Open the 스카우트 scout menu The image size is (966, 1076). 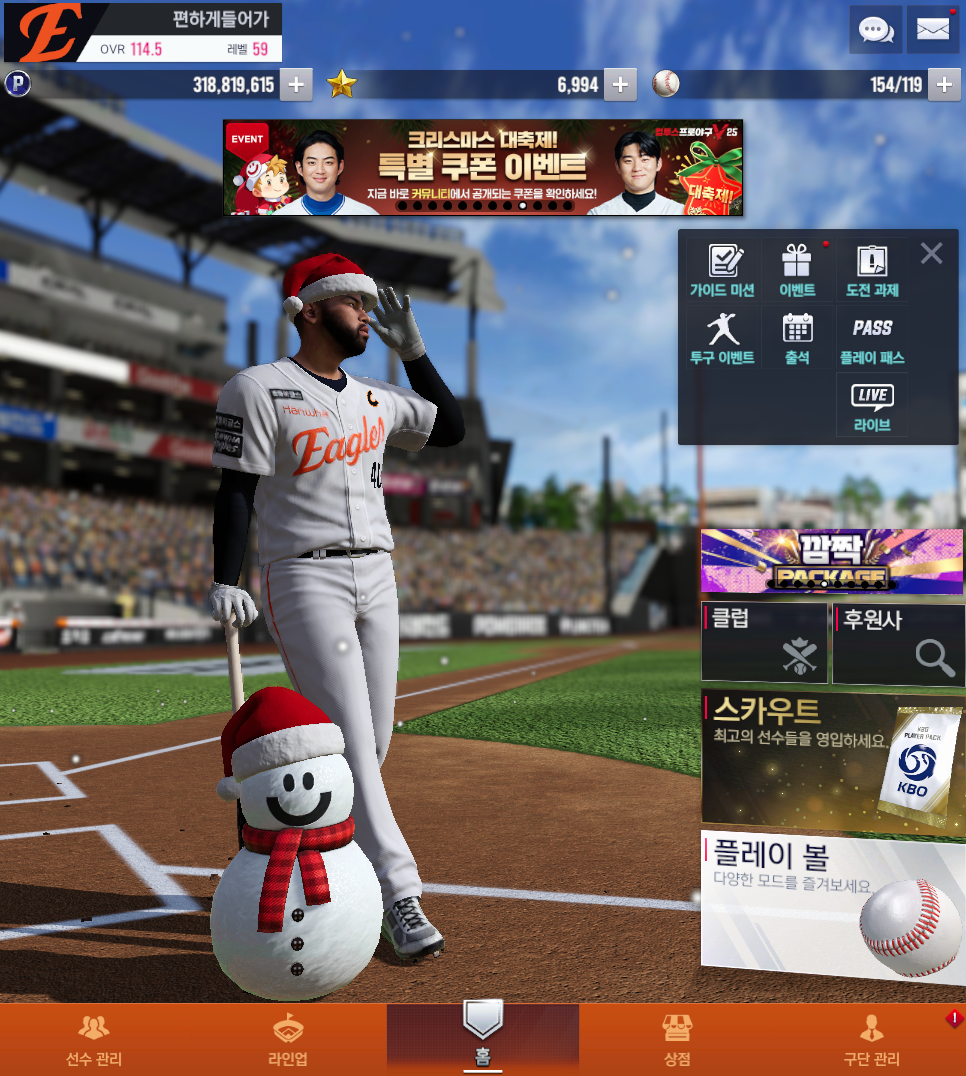coord(832,758)
